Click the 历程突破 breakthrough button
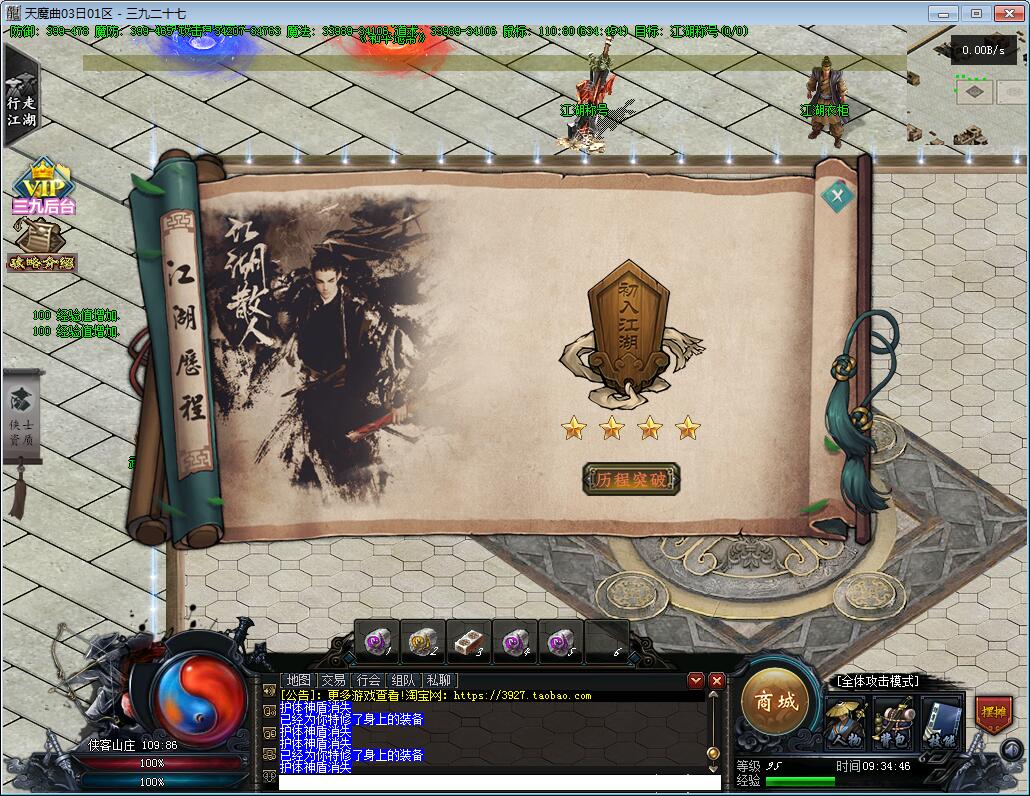Viewport: 1030px width, 796px height. pyautogui.click(x=630, y=479)
